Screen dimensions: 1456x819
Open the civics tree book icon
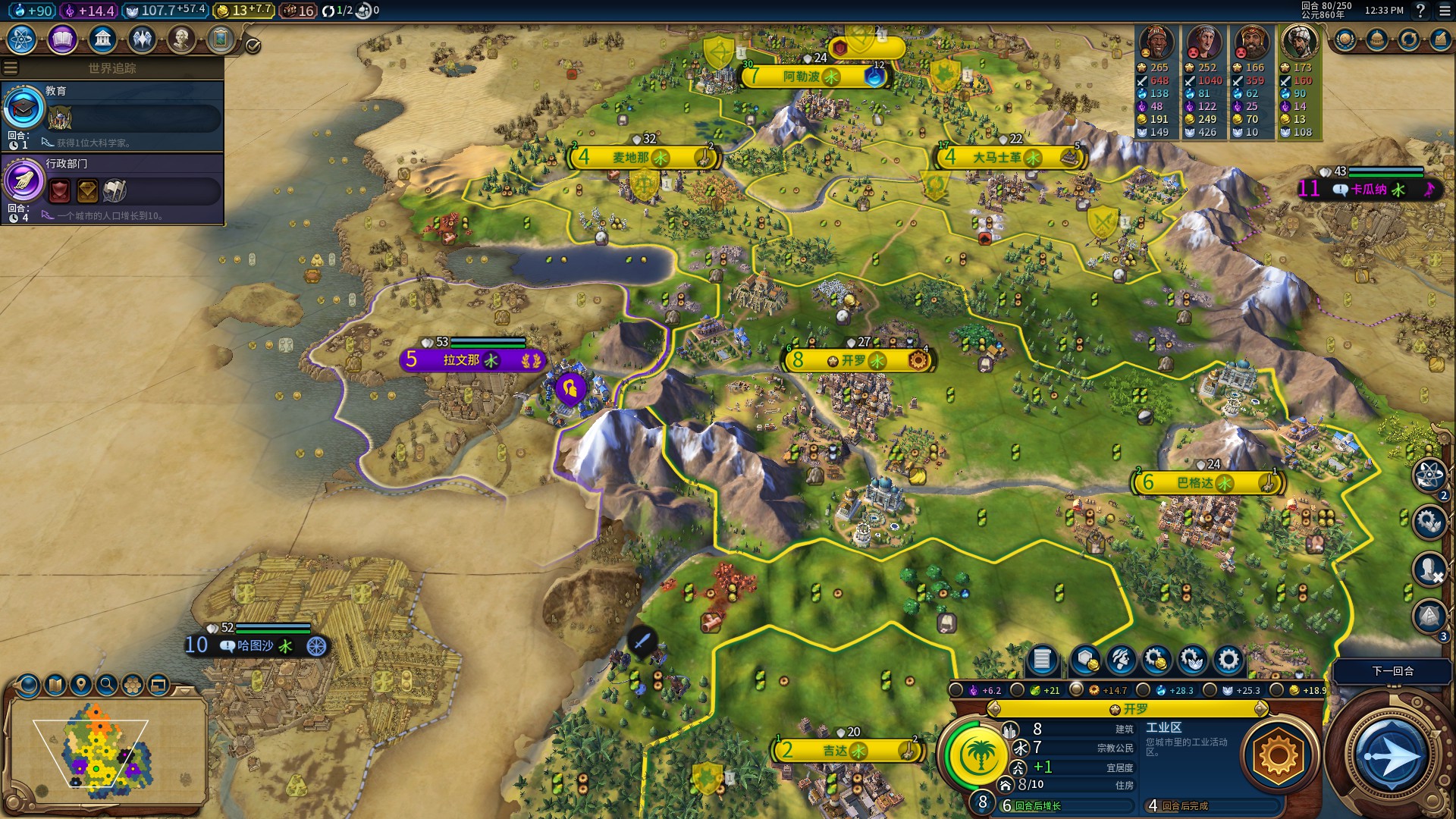point(62,39)
